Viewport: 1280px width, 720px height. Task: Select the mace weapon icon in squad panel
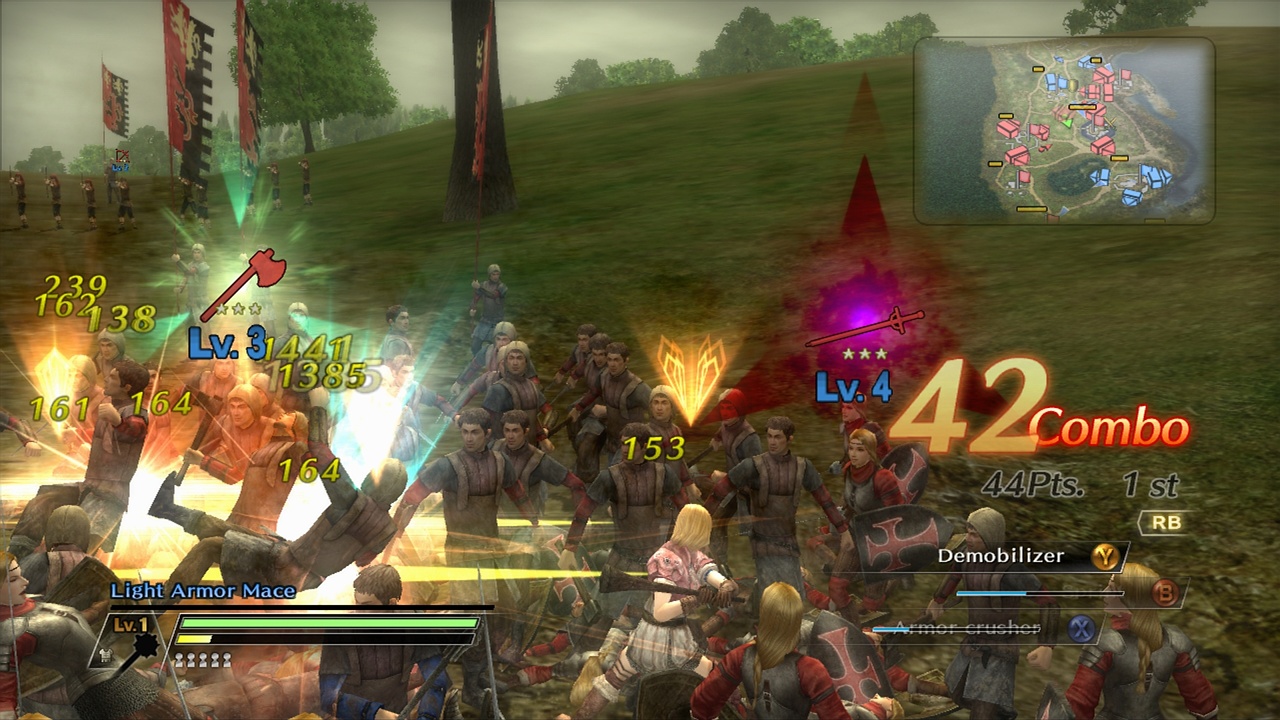pyautogui.click(x=145, y=645)
